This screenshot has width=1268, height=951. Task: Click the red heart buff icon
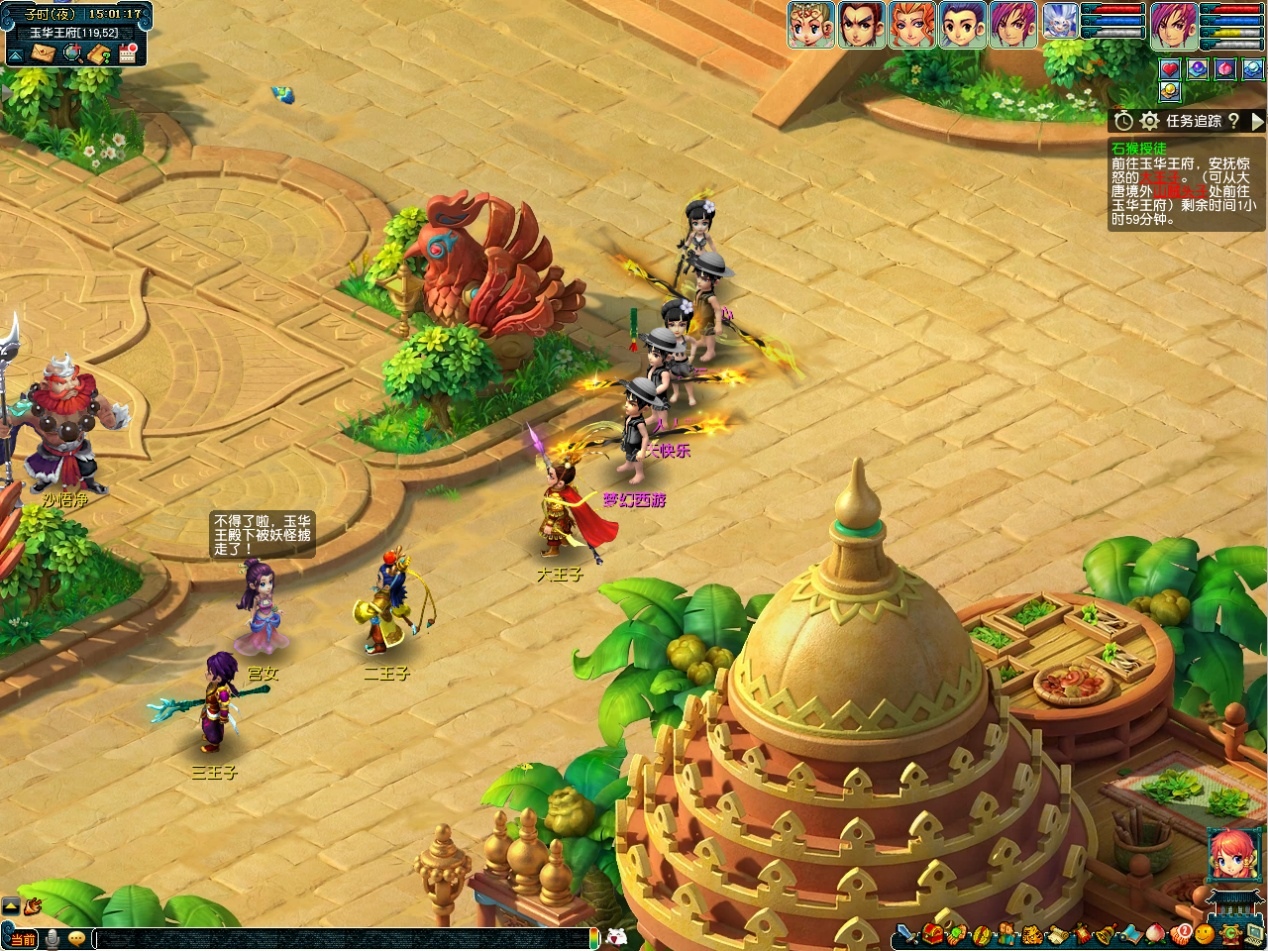(1171, 69)
